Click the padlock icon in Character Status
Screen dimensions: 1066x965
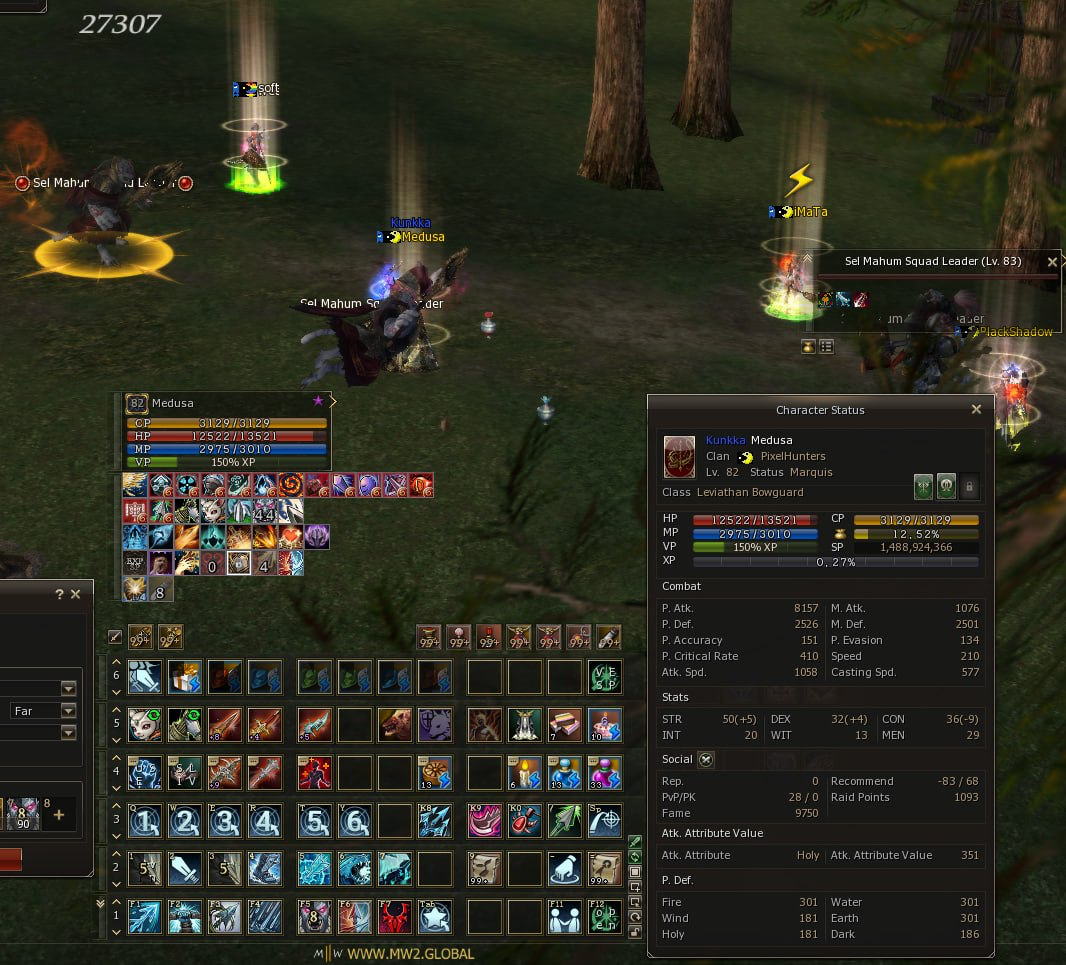click(968, 487)
